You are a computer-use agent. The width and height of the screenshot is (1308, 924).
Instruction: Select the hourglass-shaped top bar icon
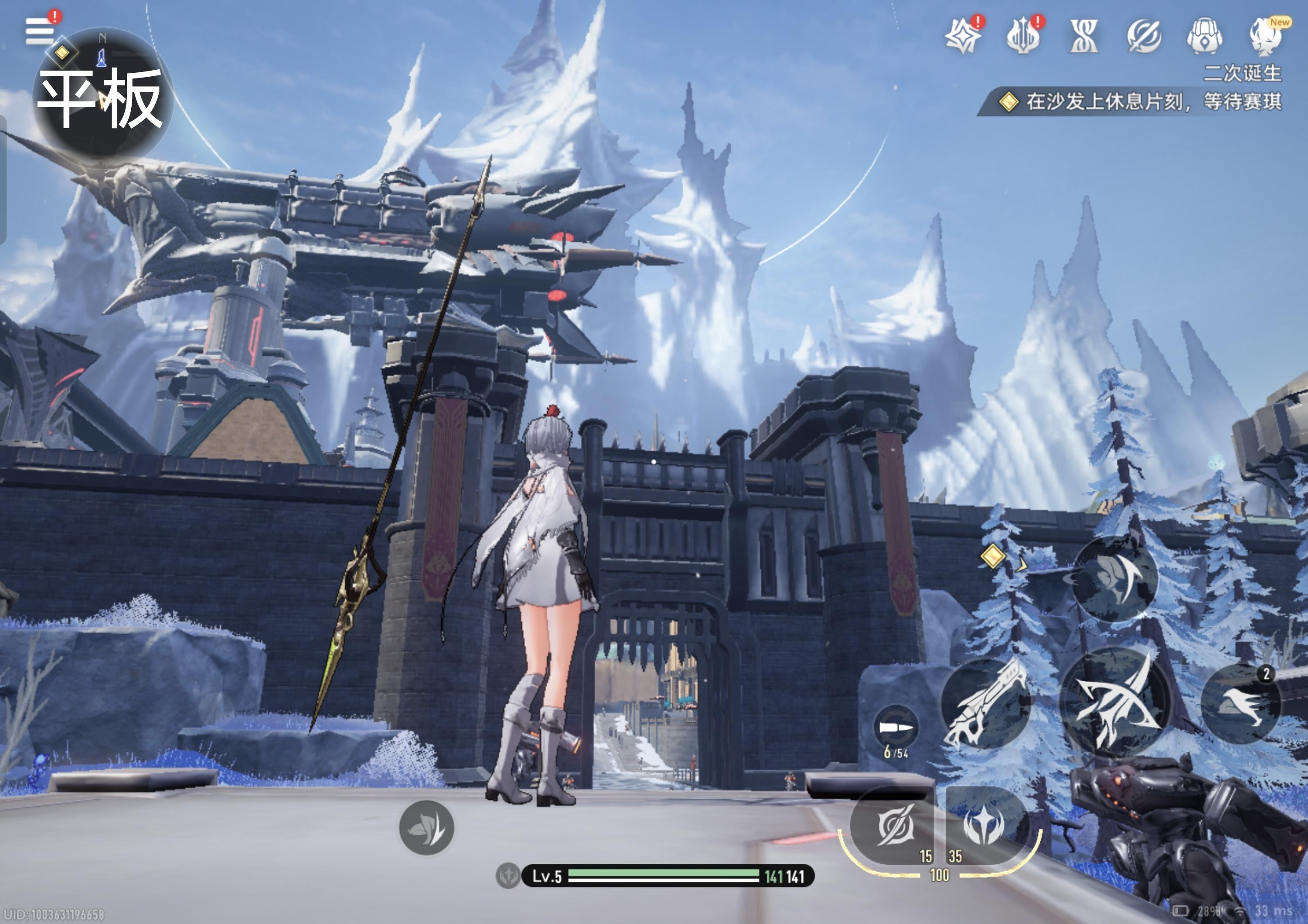coord(1083,37)
